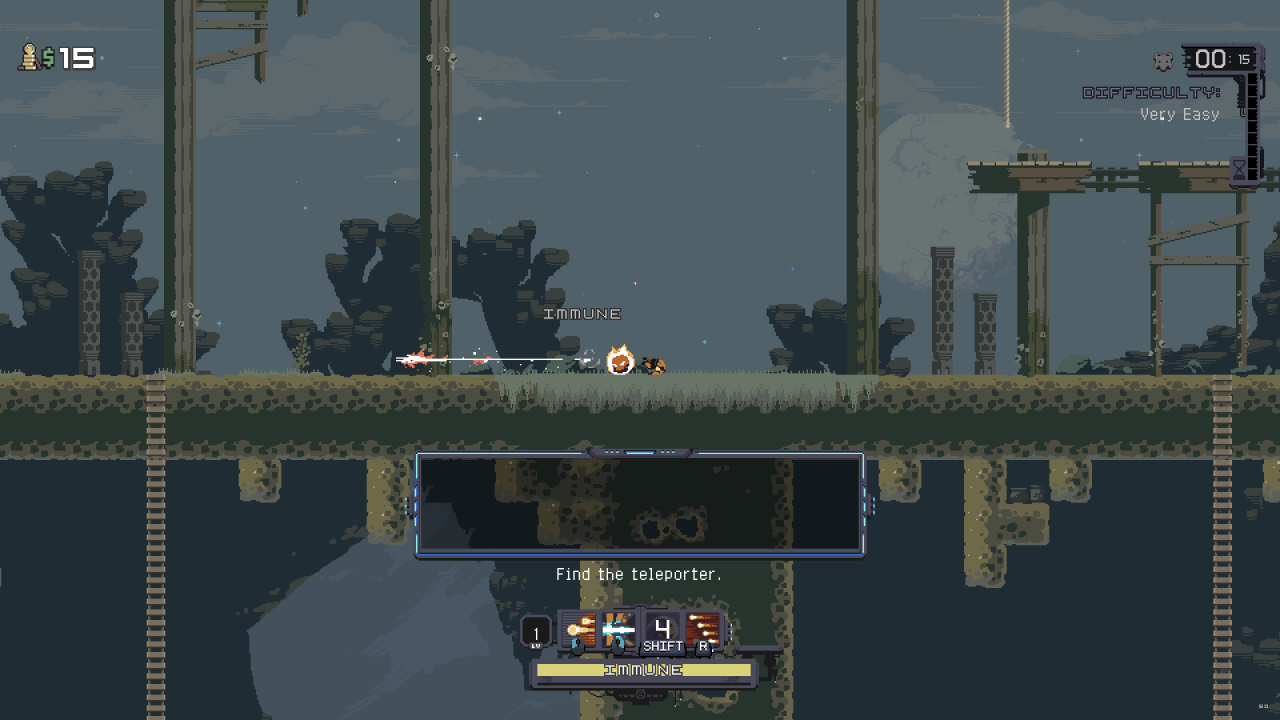Select the SHIFT key label tab
Image resolution: width=1280 pixels, height=720 pixels.
point(663,648)
